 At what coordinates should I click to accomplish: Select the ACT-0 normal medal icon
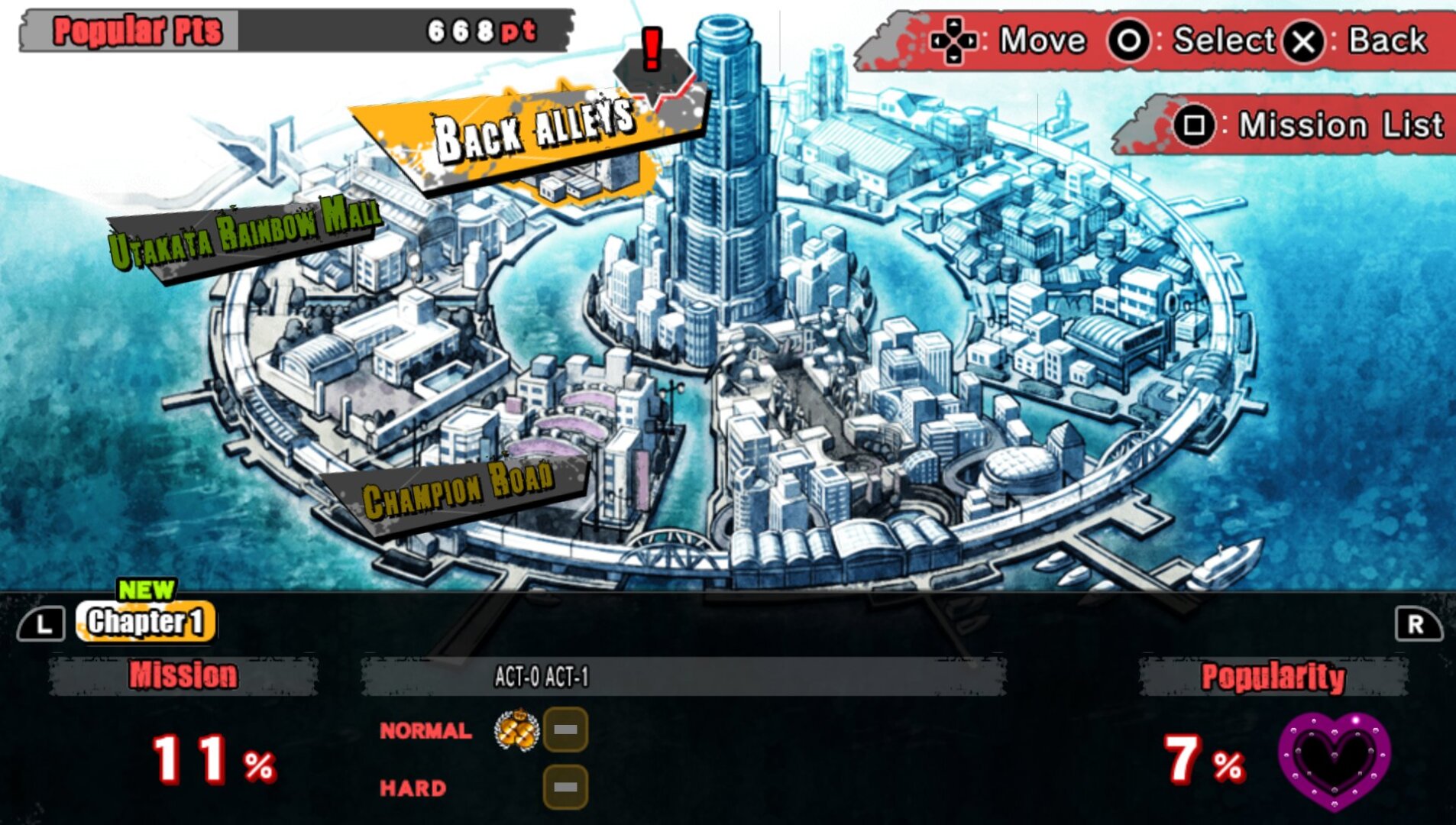[517, 730]
